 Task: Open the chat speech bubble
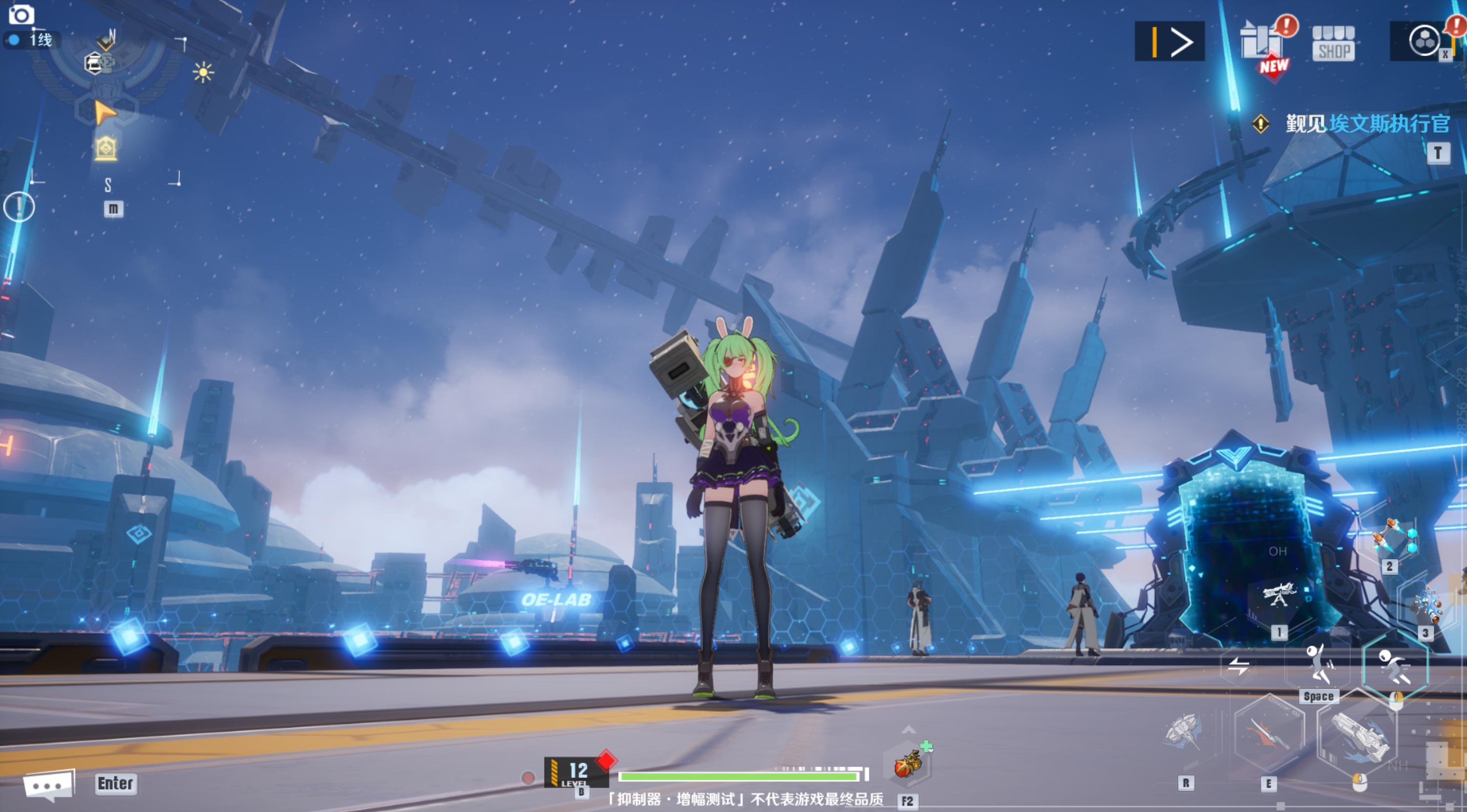(49, 784)
